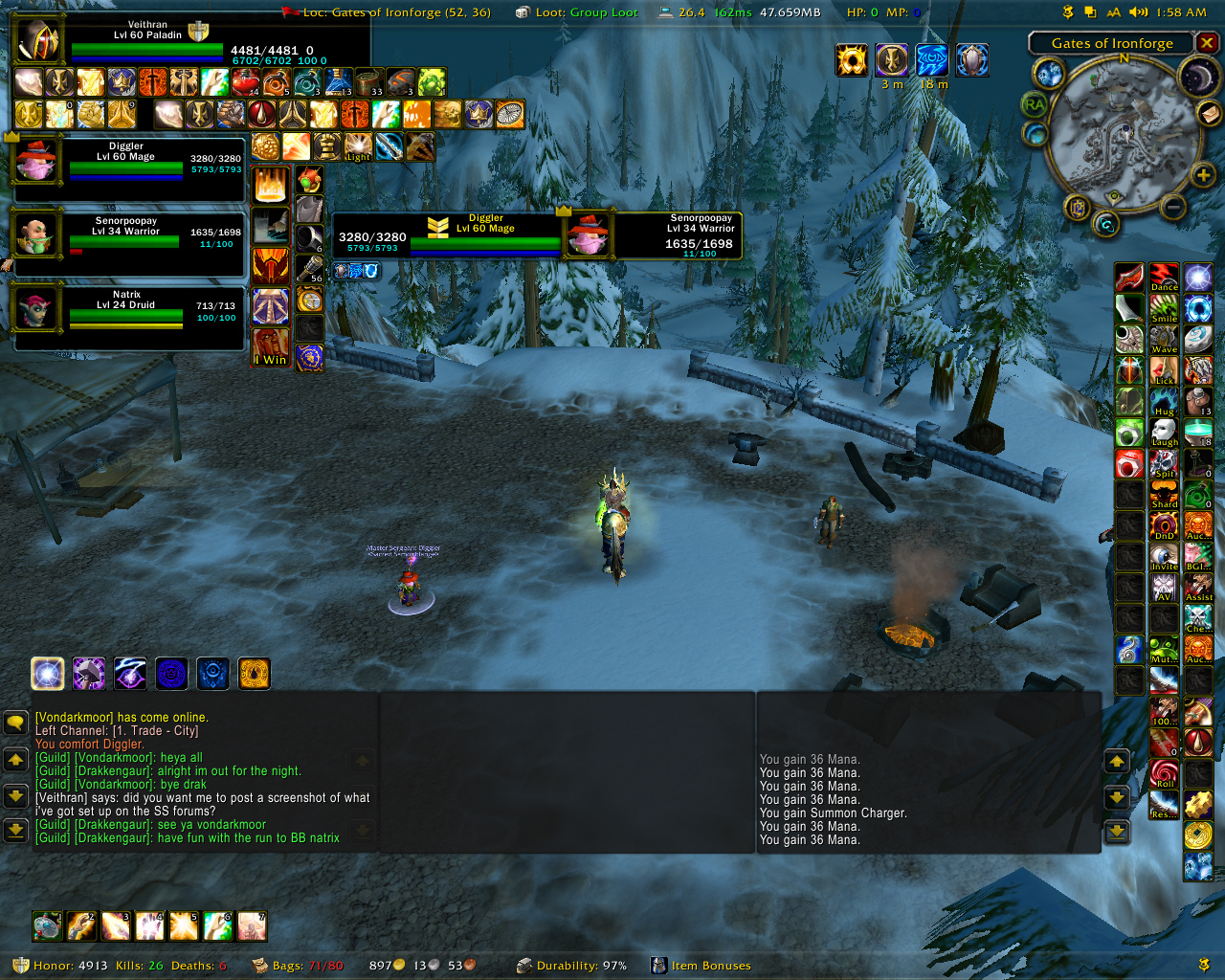Image resolution: width=1225 pixels, height=980 pixels.
Task: Activate the purple hammer aura icon
Action: point(89,674)
